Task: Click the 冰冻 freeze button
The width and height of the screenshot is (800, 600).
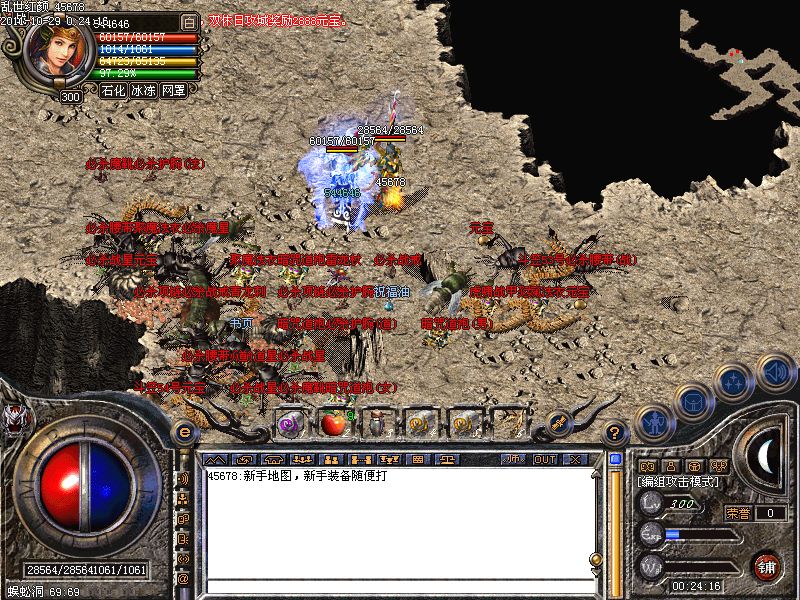Action: (x=144, y=90)
